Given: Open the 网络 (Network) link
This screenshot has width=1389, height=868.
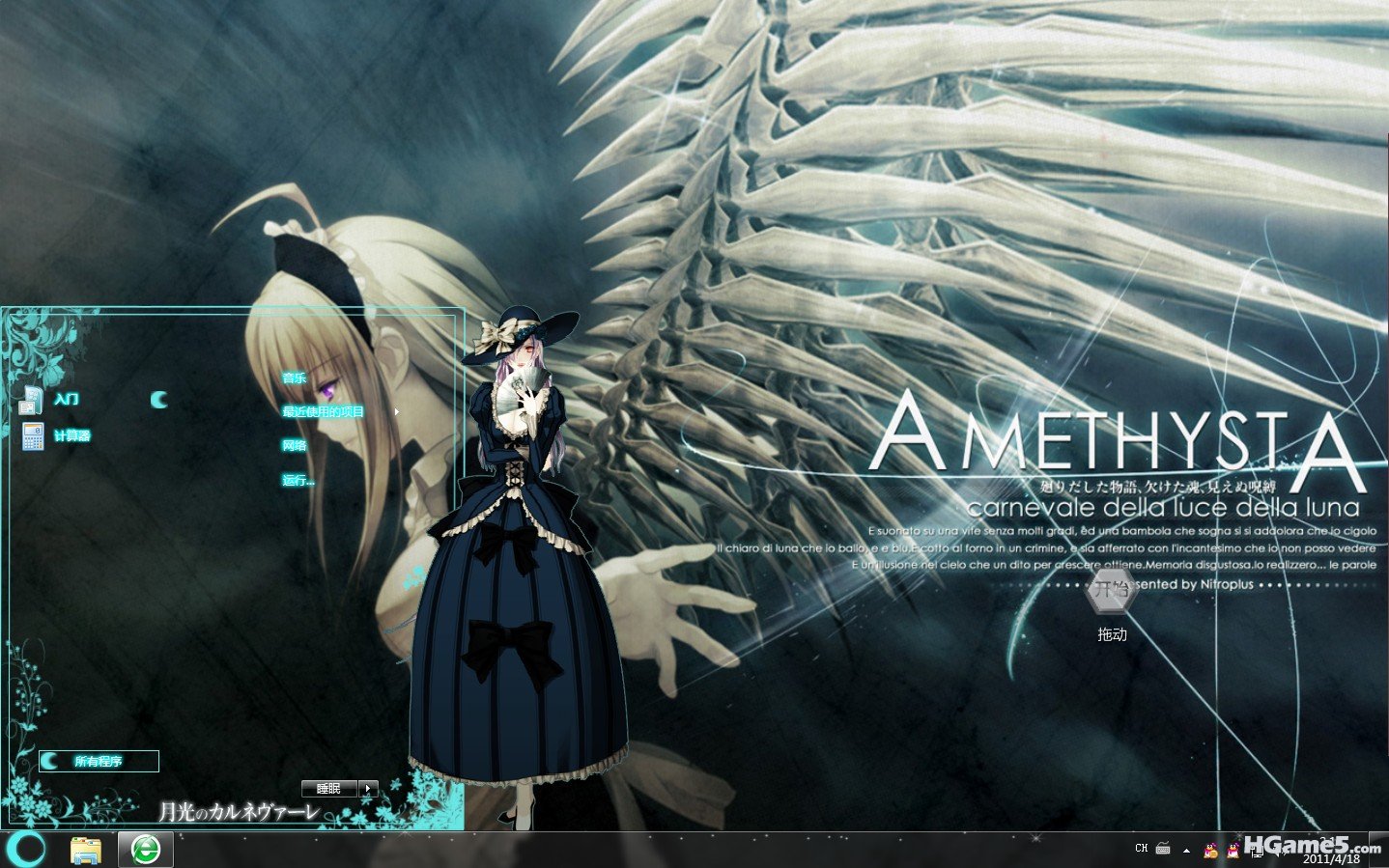Looking at the screenshot, I should point(295,445).
